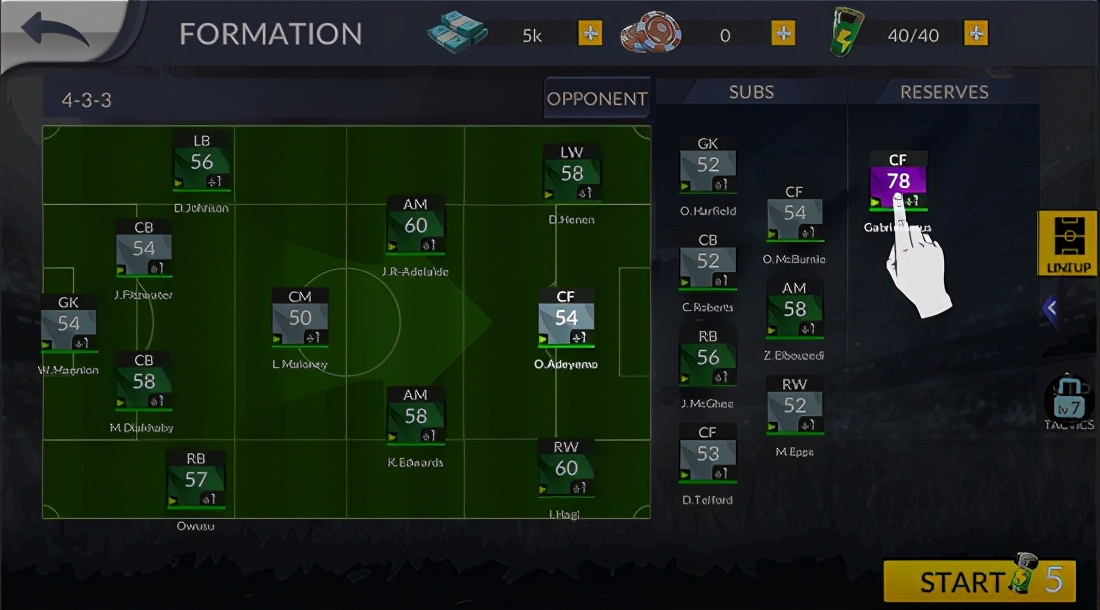Pick substitute striker D. Telford
The image size is (1100, 610).
708,454
